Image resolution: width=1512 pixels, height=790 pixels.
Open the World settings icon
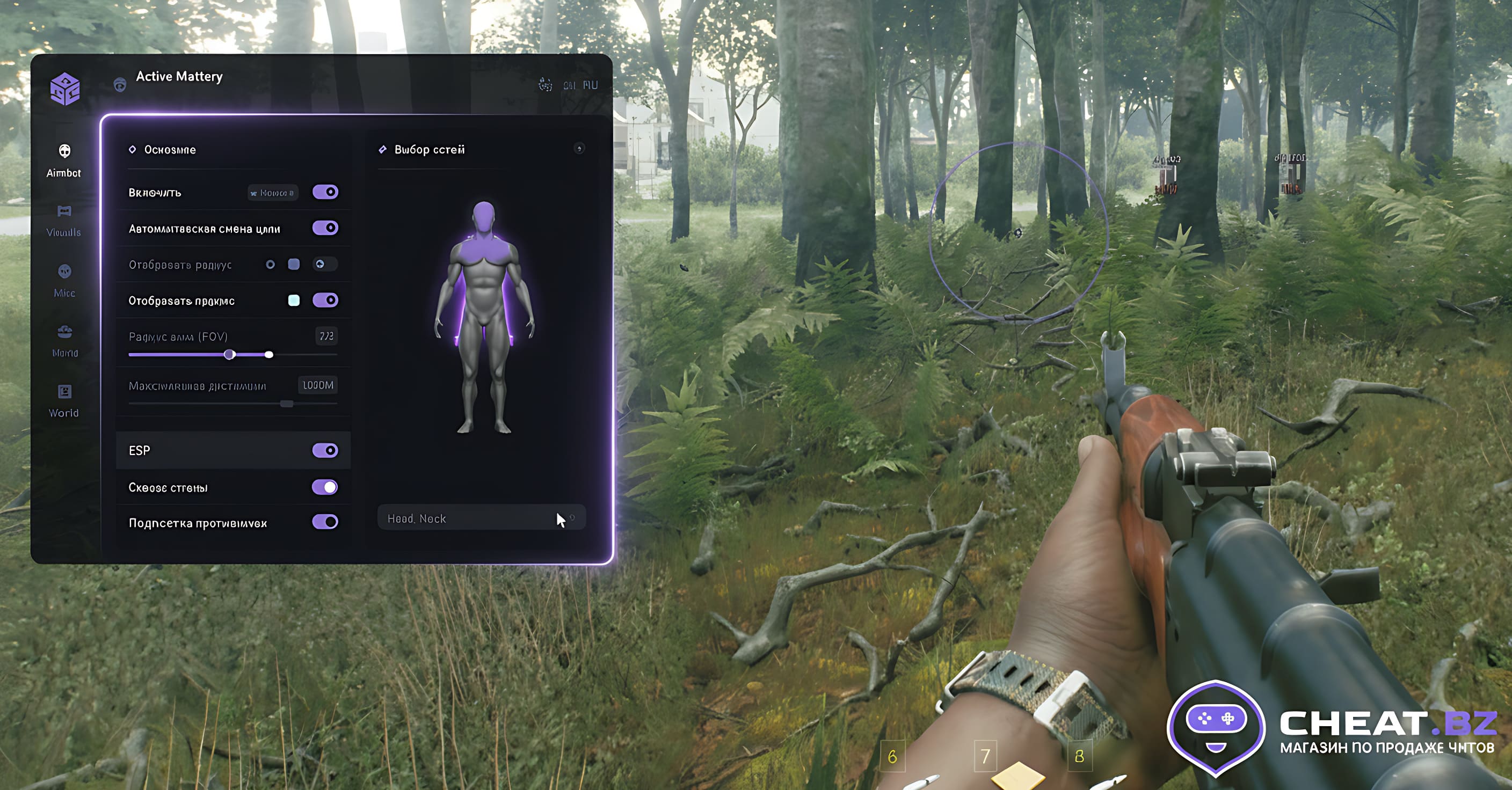point(63,393)
